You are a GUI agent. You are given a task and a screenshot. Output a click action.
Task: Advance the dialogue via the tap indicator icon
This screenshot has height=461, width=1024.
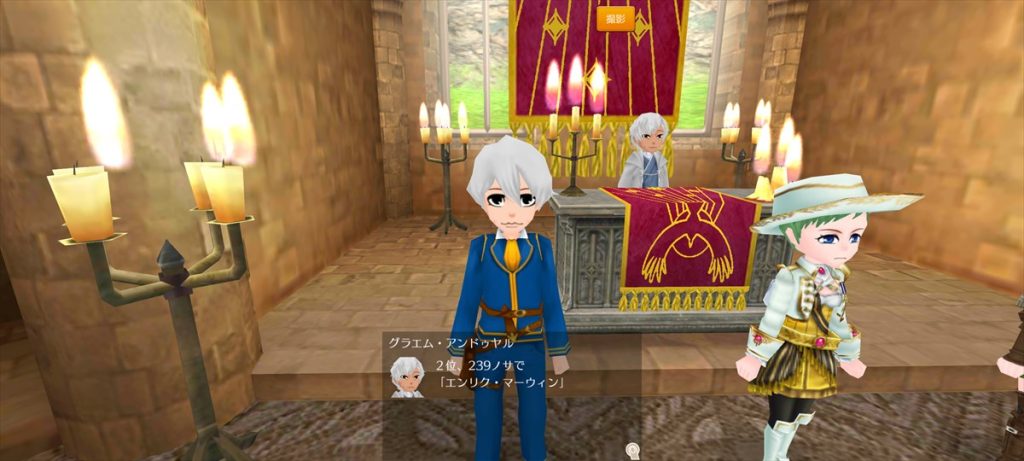pyautogui.click(x=632, y=449)
